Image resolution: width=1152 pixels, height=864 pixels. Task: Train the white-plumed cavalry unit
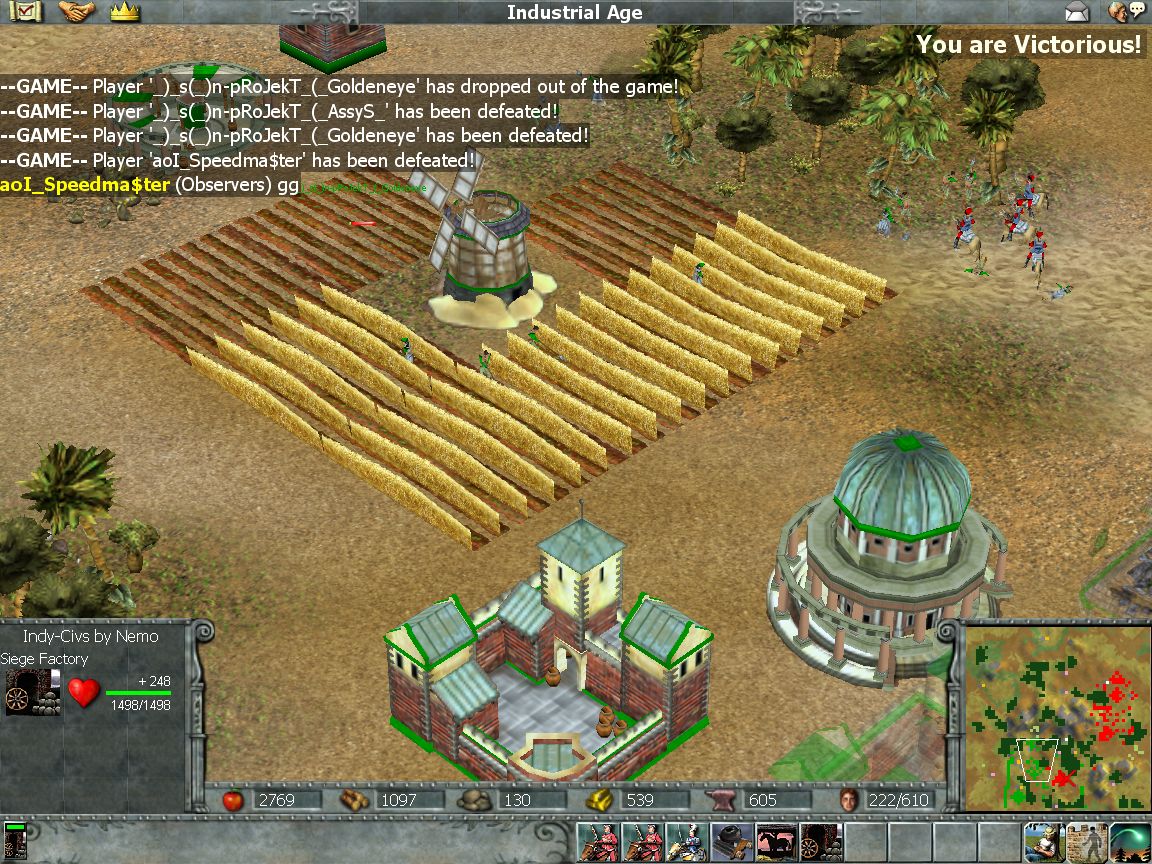pos(689,843)
